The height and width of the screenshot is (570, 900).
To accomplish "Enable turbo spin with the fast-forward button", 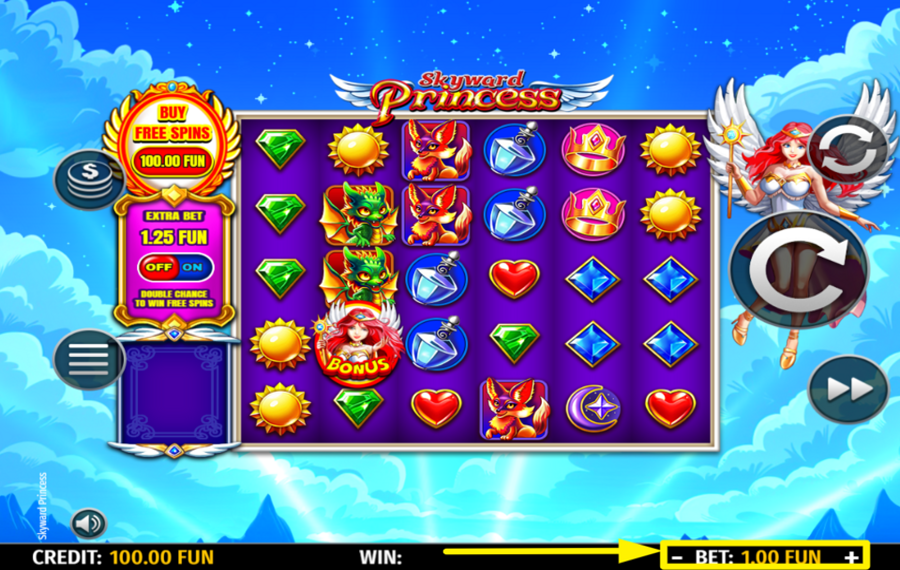I will coord(848,389).
